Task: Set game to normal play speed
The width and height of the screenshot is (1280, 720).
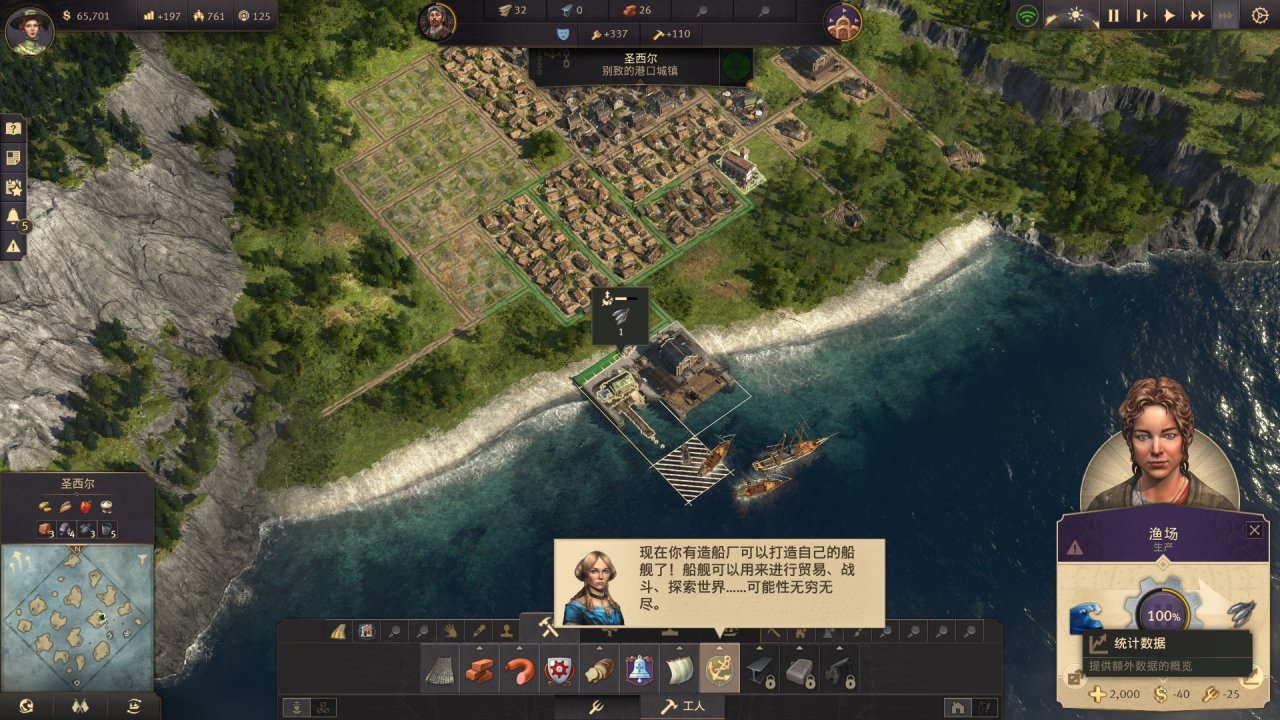Action: coord(1169,16)
